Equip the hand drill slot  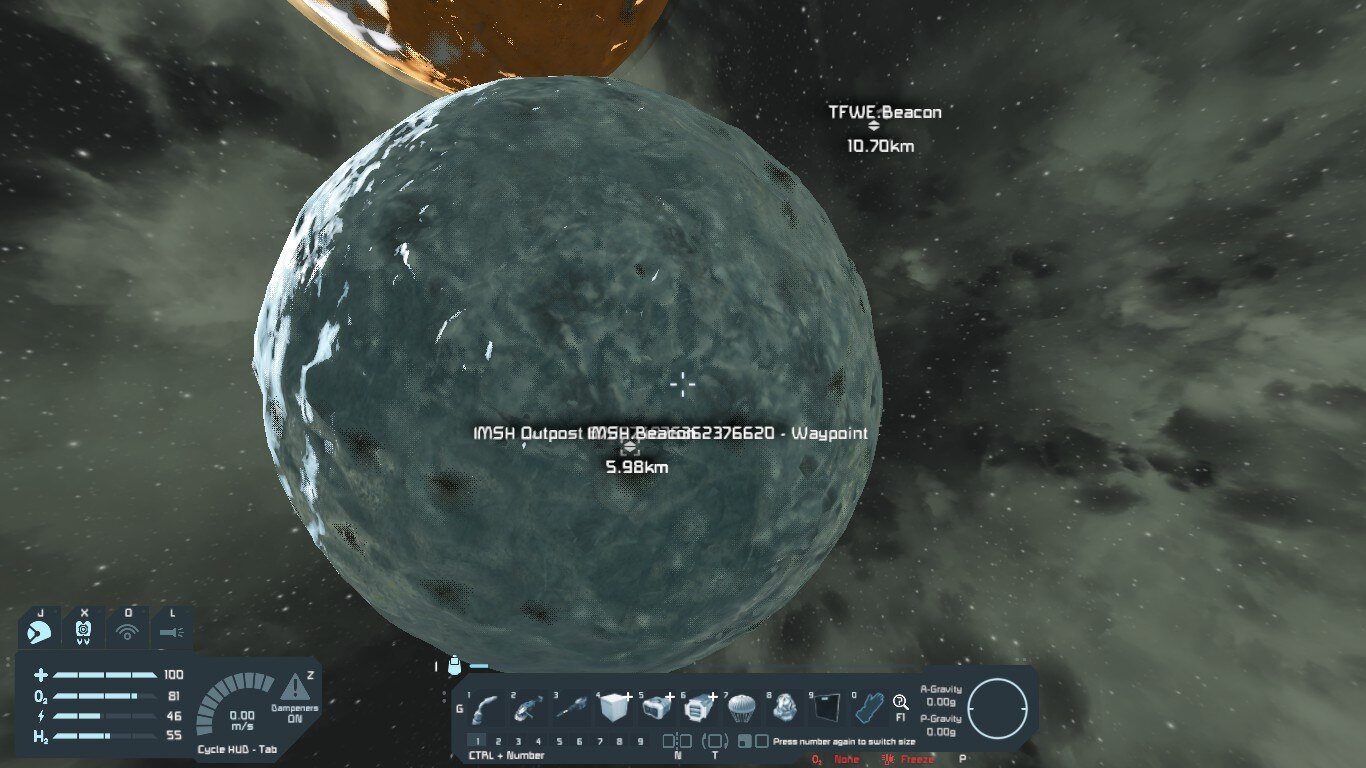(570, 709)
